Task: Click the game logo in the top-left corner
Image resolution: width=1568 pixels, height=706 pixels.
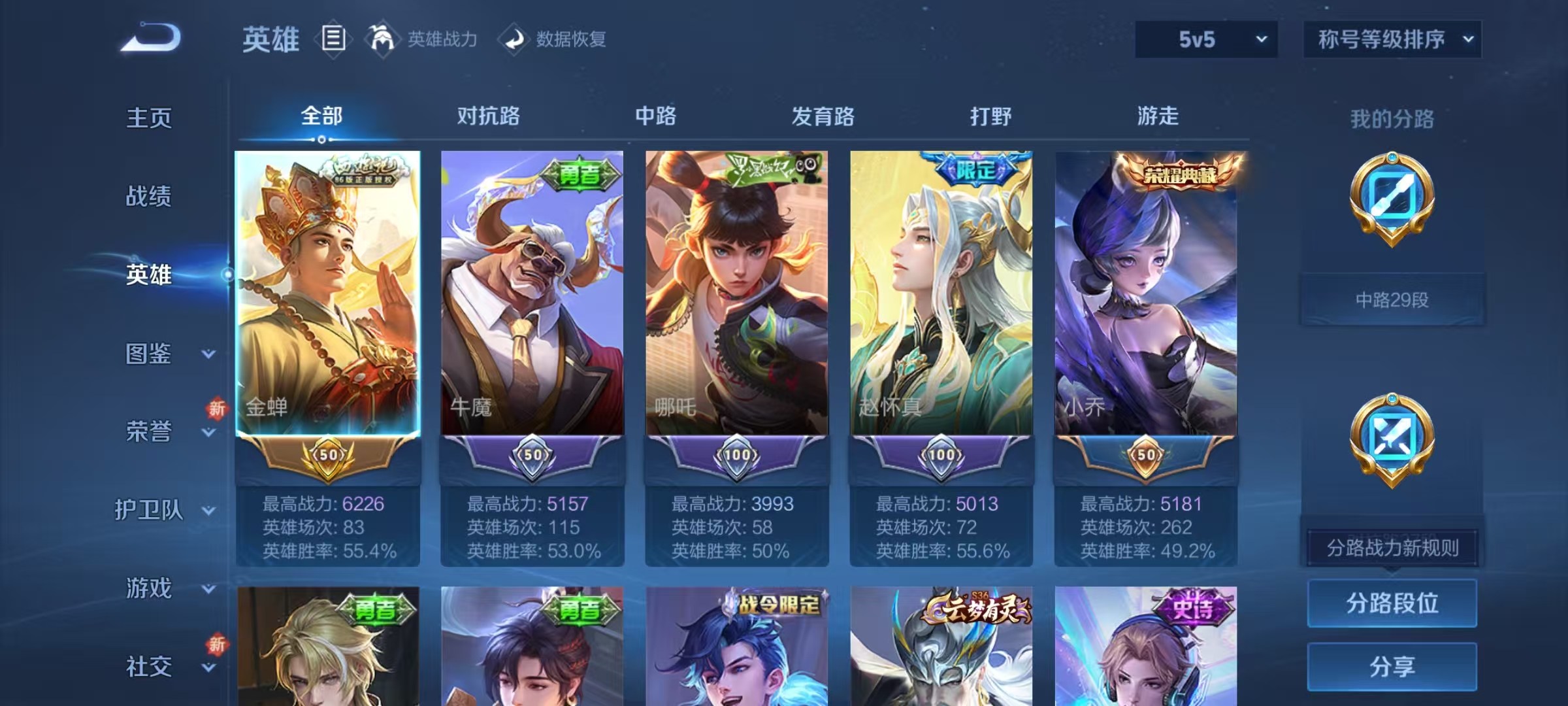Action: click(147, 37)
